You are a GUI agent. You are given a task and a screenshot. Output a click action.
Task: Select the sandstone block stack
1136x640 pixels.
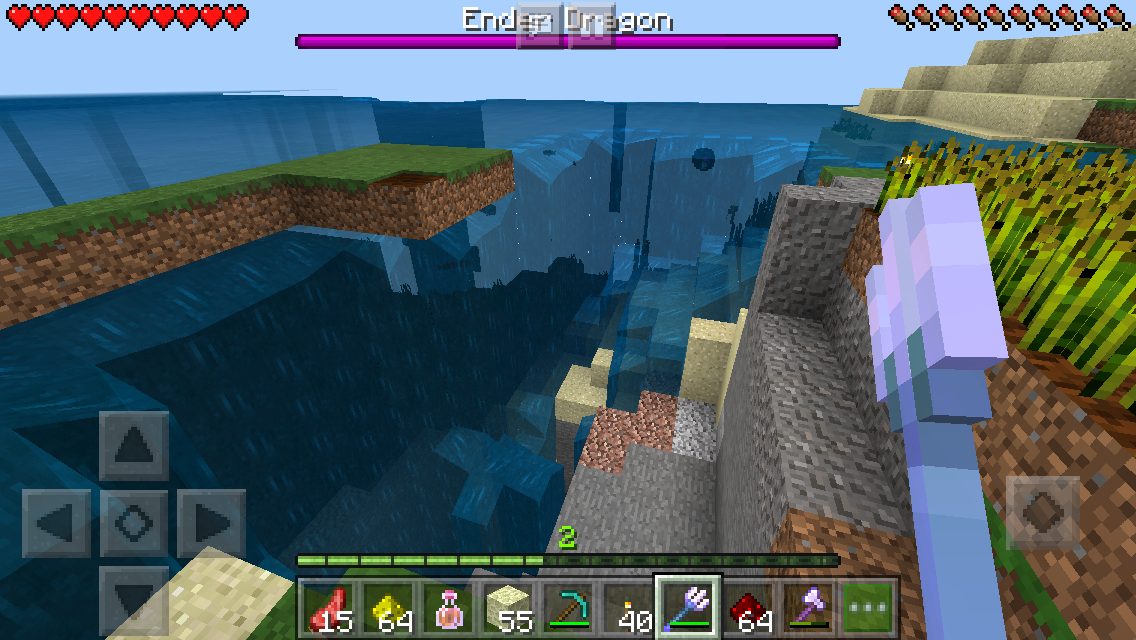[510, 607]
